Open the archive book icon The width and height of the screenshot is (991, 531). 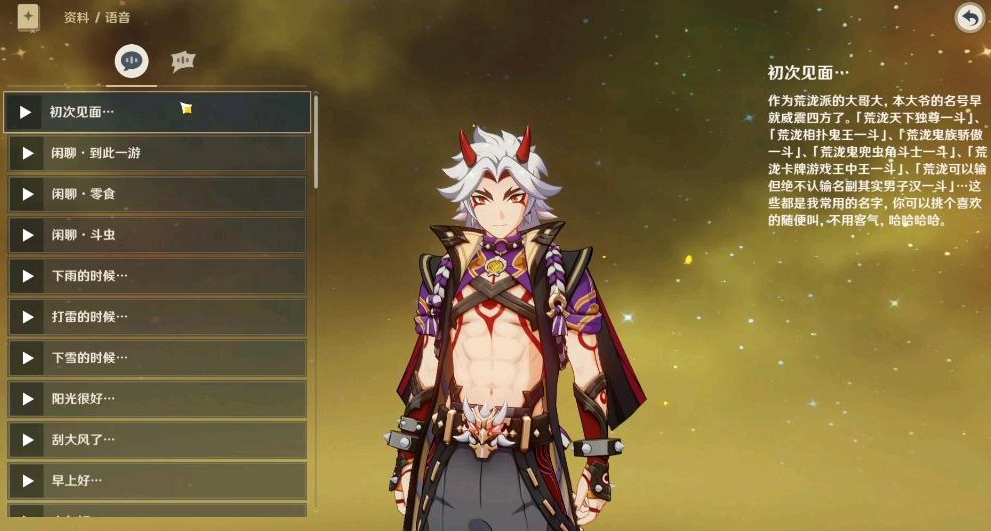coord(28,17)
